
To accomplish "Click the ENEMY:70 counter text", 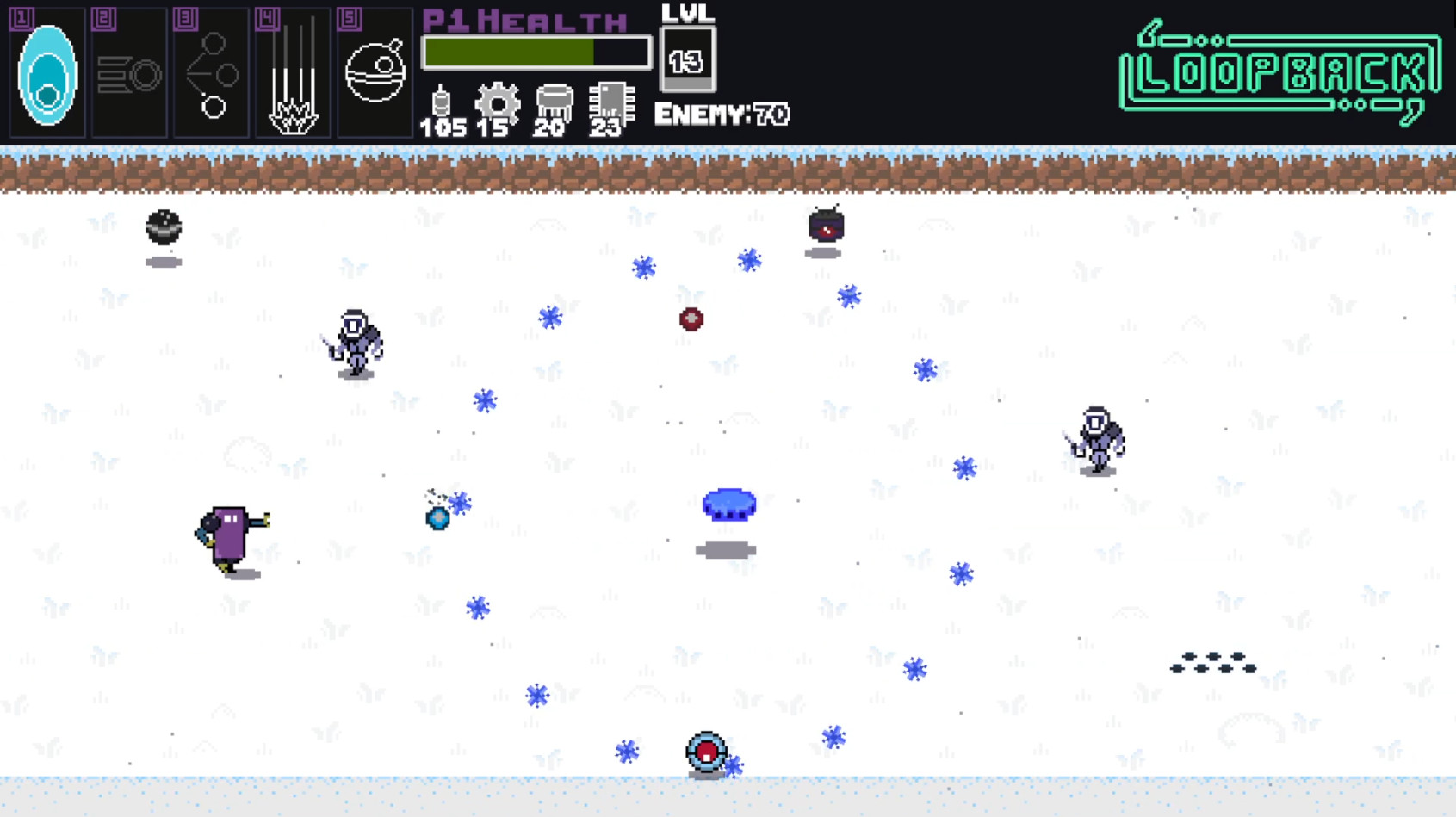I will (x=722, y=113).
